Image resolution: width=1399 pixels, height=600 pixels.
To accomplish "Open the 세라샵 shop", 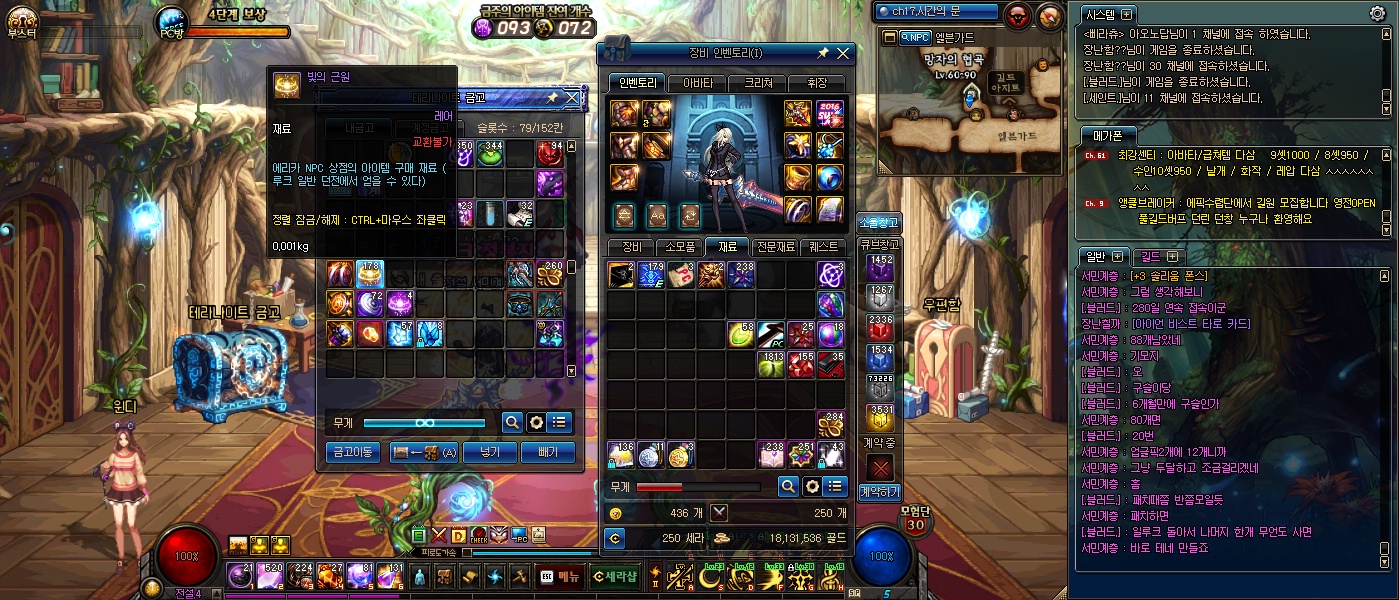I will [614, 575].
